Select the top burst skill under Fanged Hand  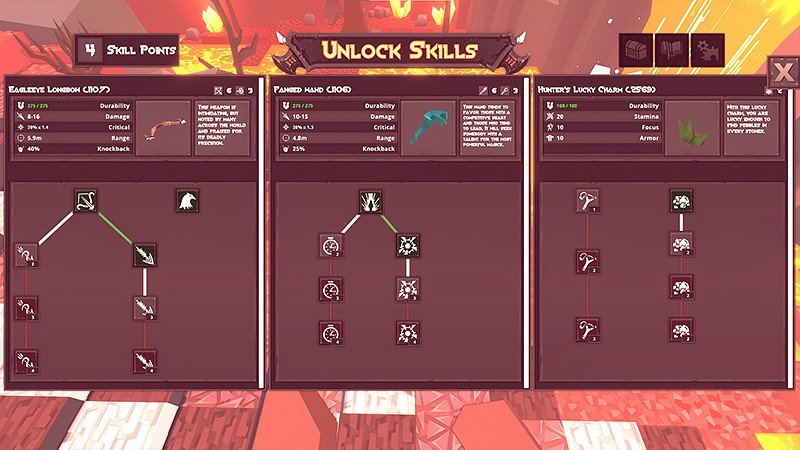407,245
